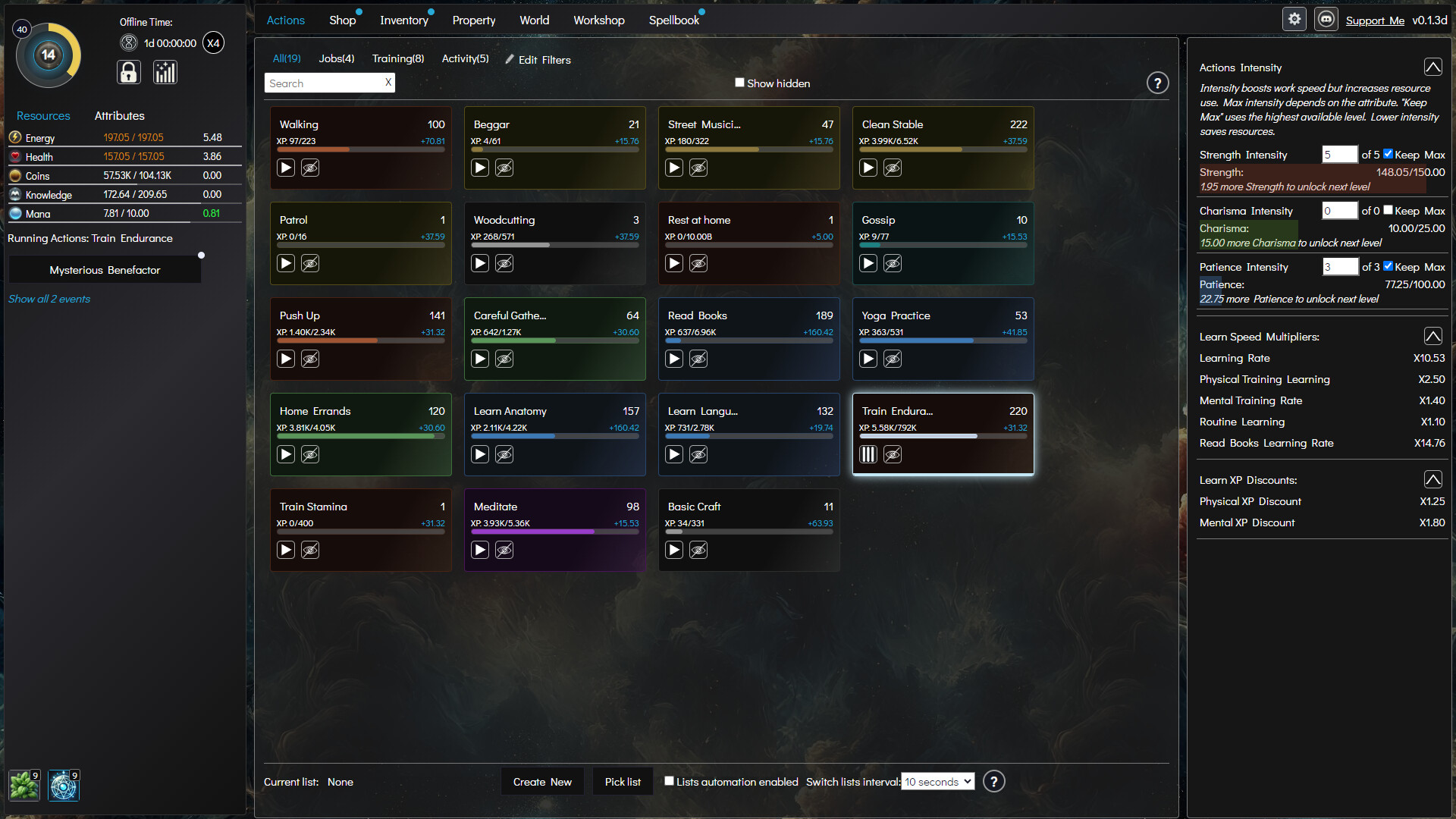
Task: Open the switch lists interval dropdown
Action: coord(937,781)
